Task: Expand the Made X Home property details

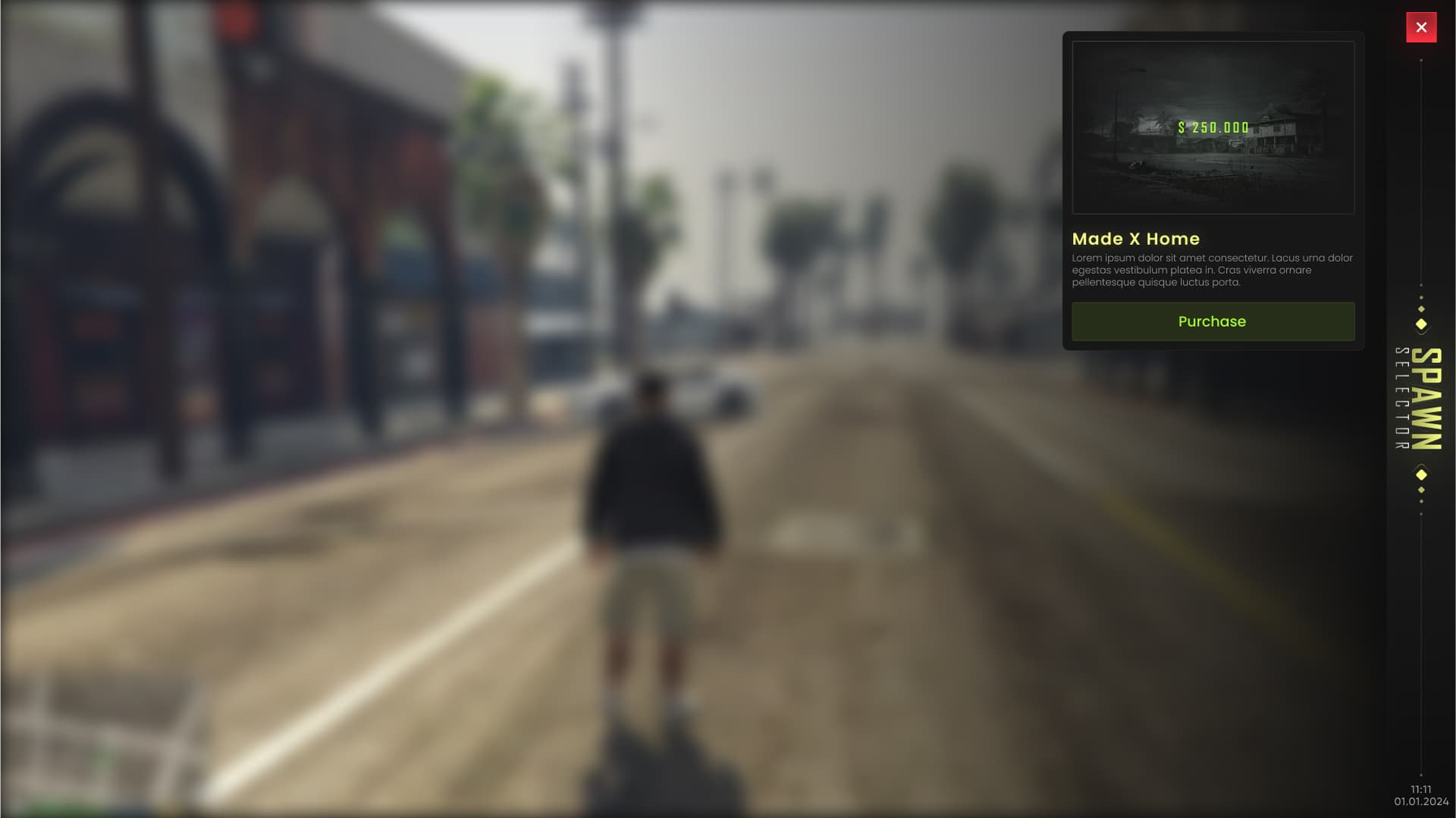Action: (x=1135, y=239)
